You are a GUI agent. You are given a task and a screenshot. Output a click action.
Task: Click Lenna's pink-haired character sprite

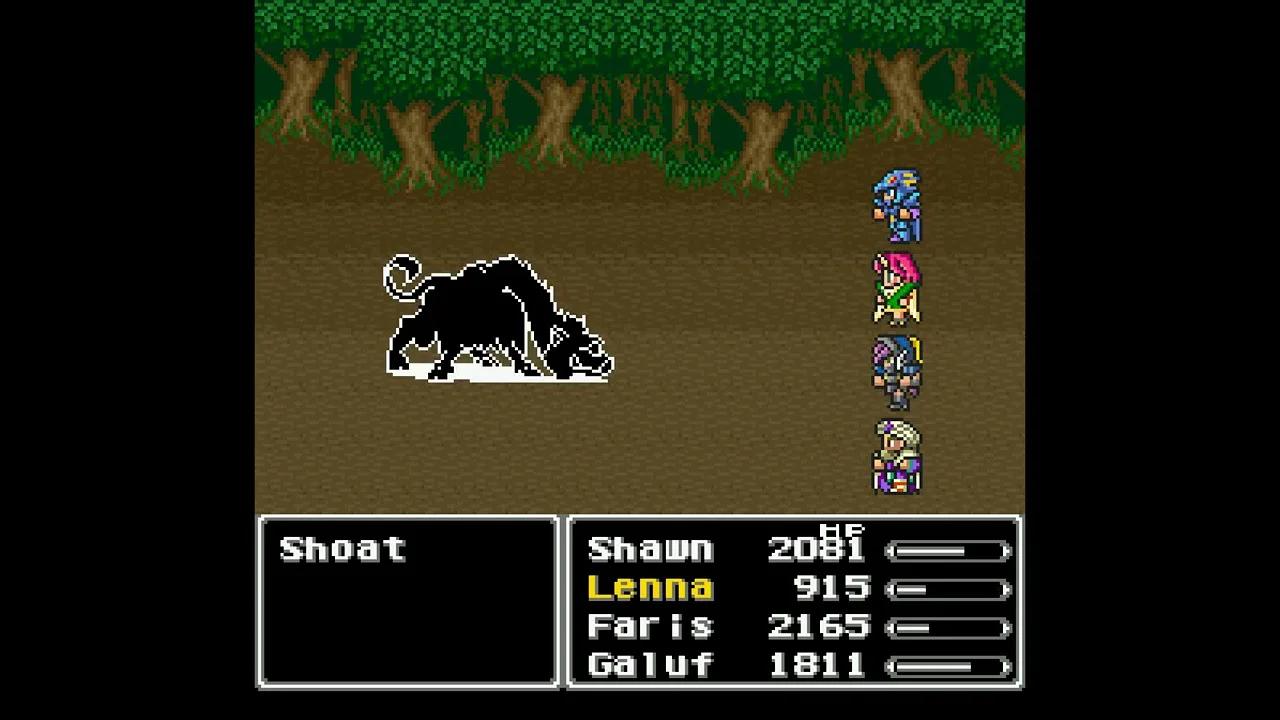(898, 290)
